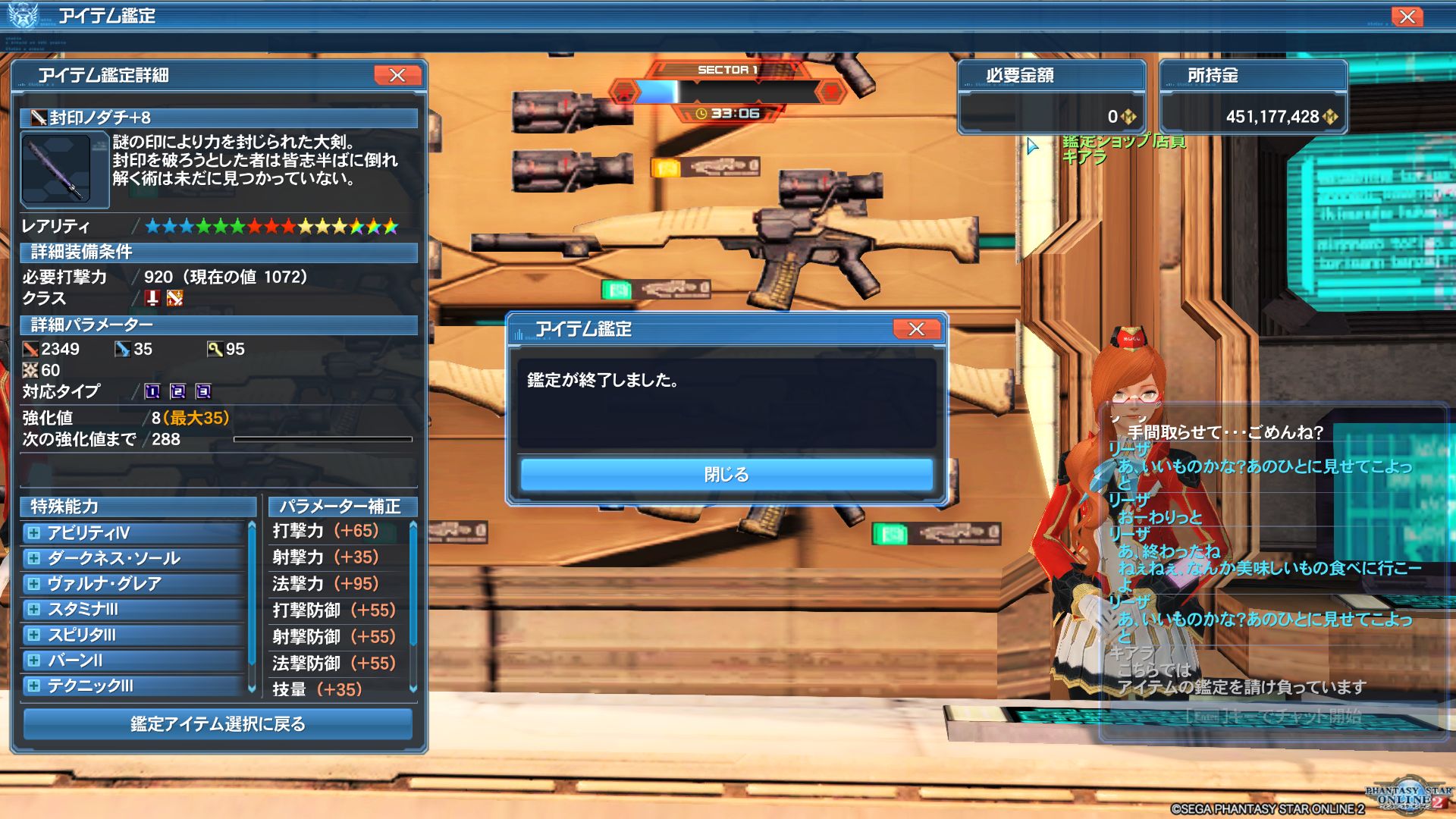Close the アイテム鑑定詳細 panel
This screenshot has width=1456, height=819.
tap(397, 75)
